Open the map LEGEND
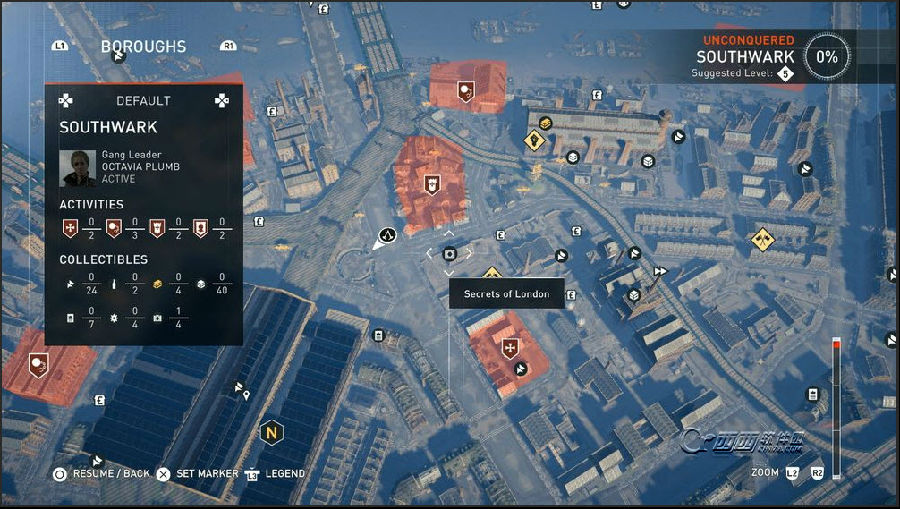This screenshot has width=900, height=509. (284, 473)
